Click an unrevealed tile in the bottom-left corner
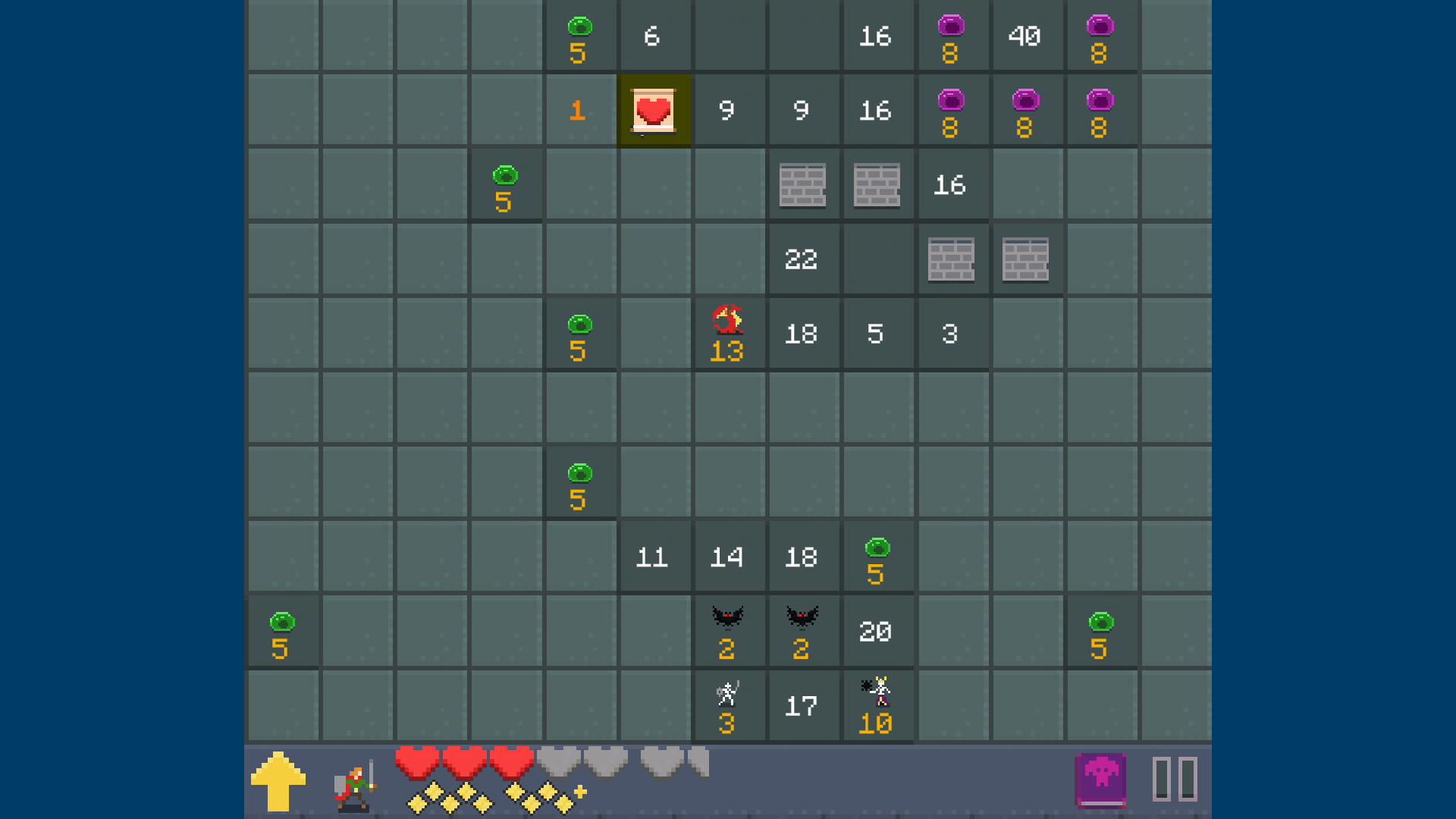The width and height of the screenshot is (1456, 819). [282, 705]
